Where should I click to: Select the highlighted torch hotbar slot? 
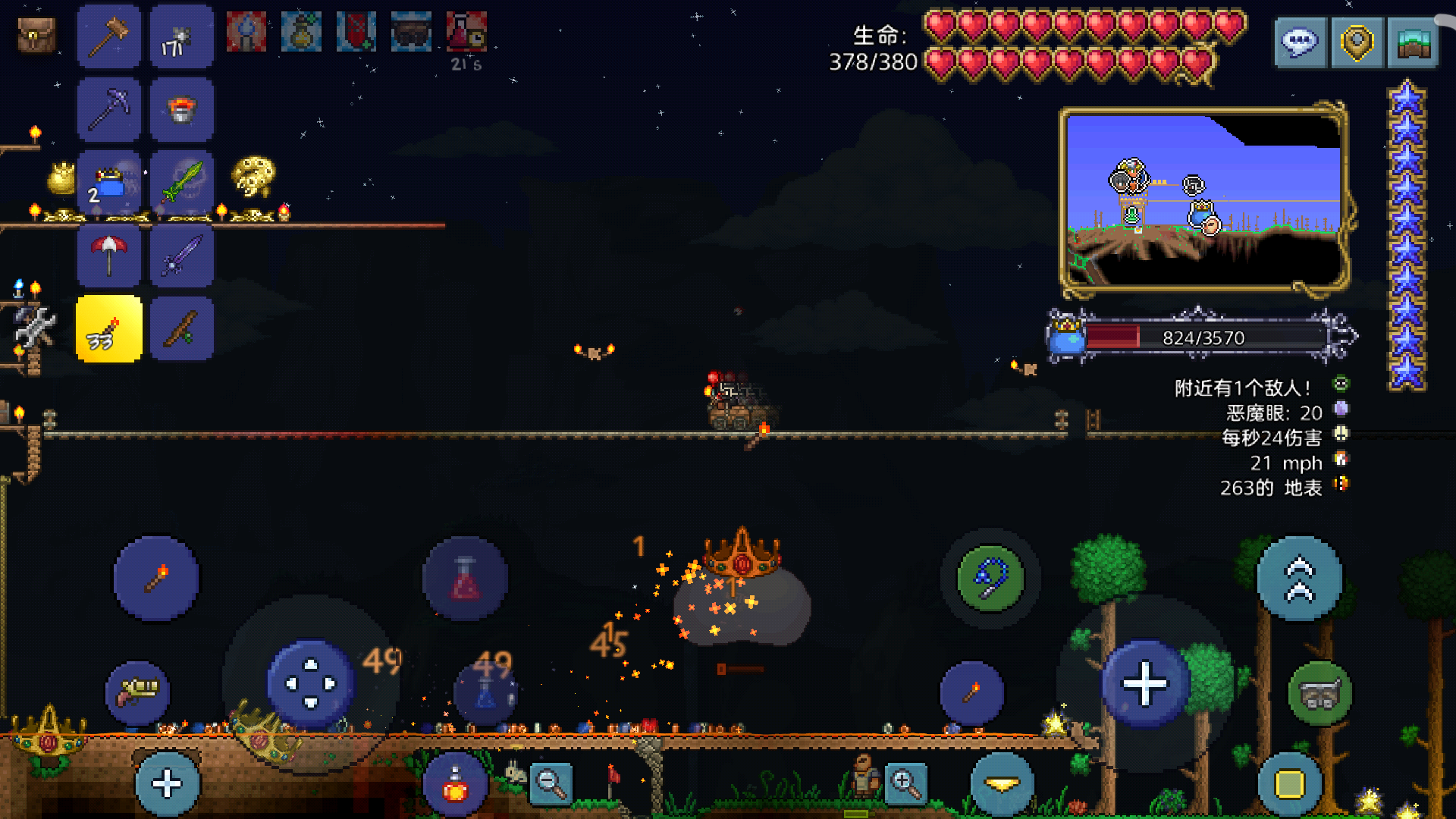pyautogui.click(x=108, y=329)
